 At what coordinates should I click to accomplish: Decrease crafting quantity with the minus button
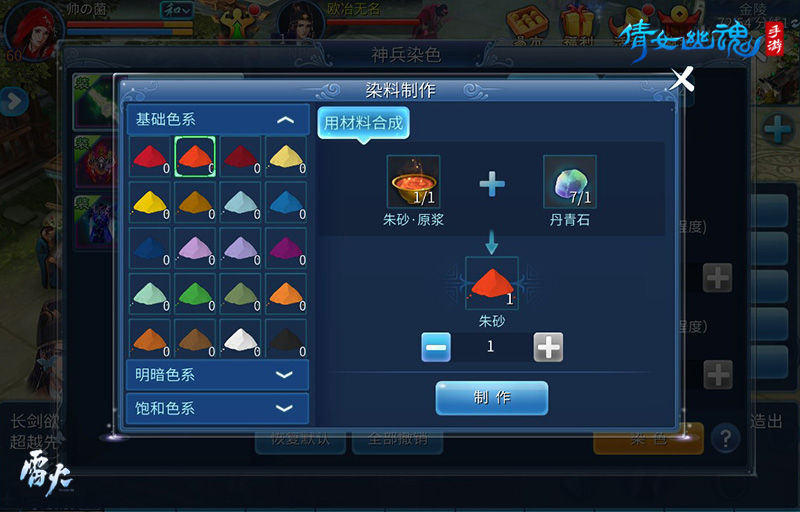pyautogui.click(x=436, y=347)
